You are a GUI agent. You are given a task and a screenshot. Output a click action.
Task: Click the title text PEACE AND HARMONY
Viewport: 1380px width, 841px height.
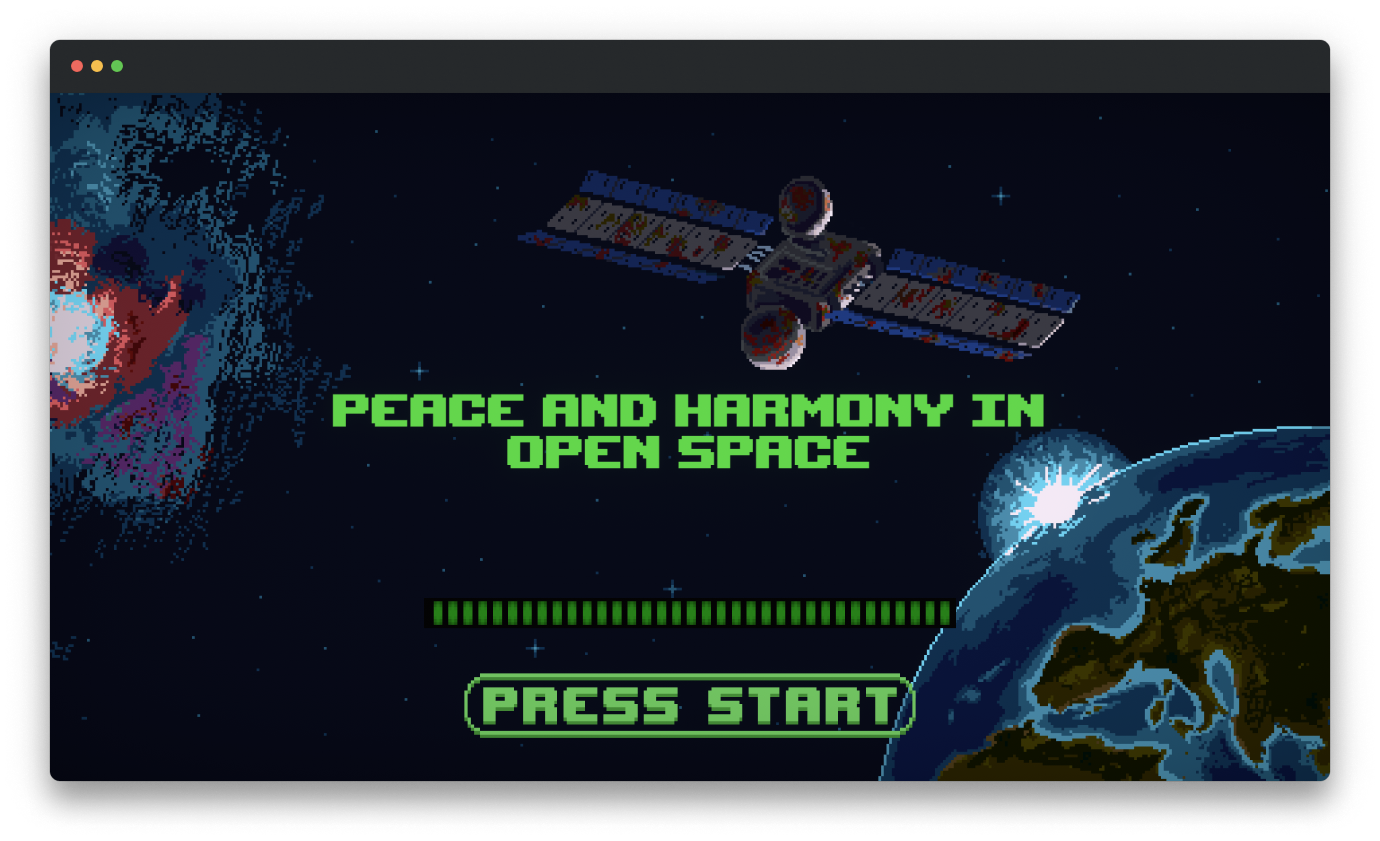pos(690,410)
